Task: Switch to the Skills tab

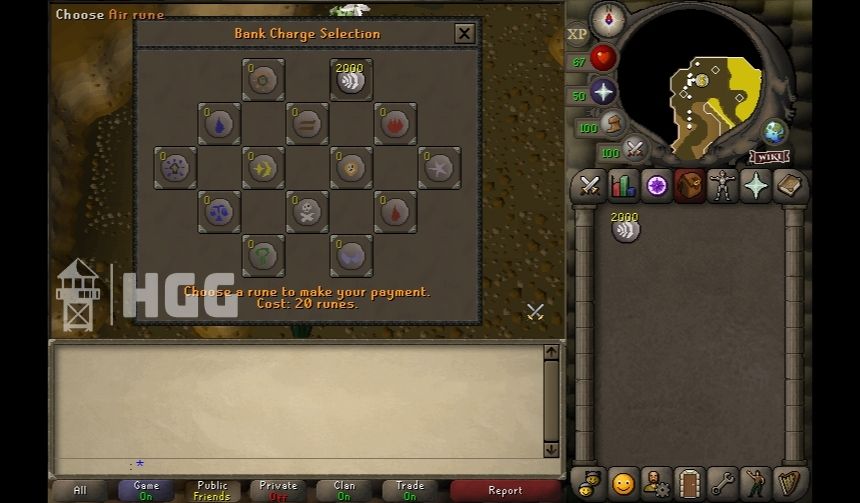Action: coord(623,186)
